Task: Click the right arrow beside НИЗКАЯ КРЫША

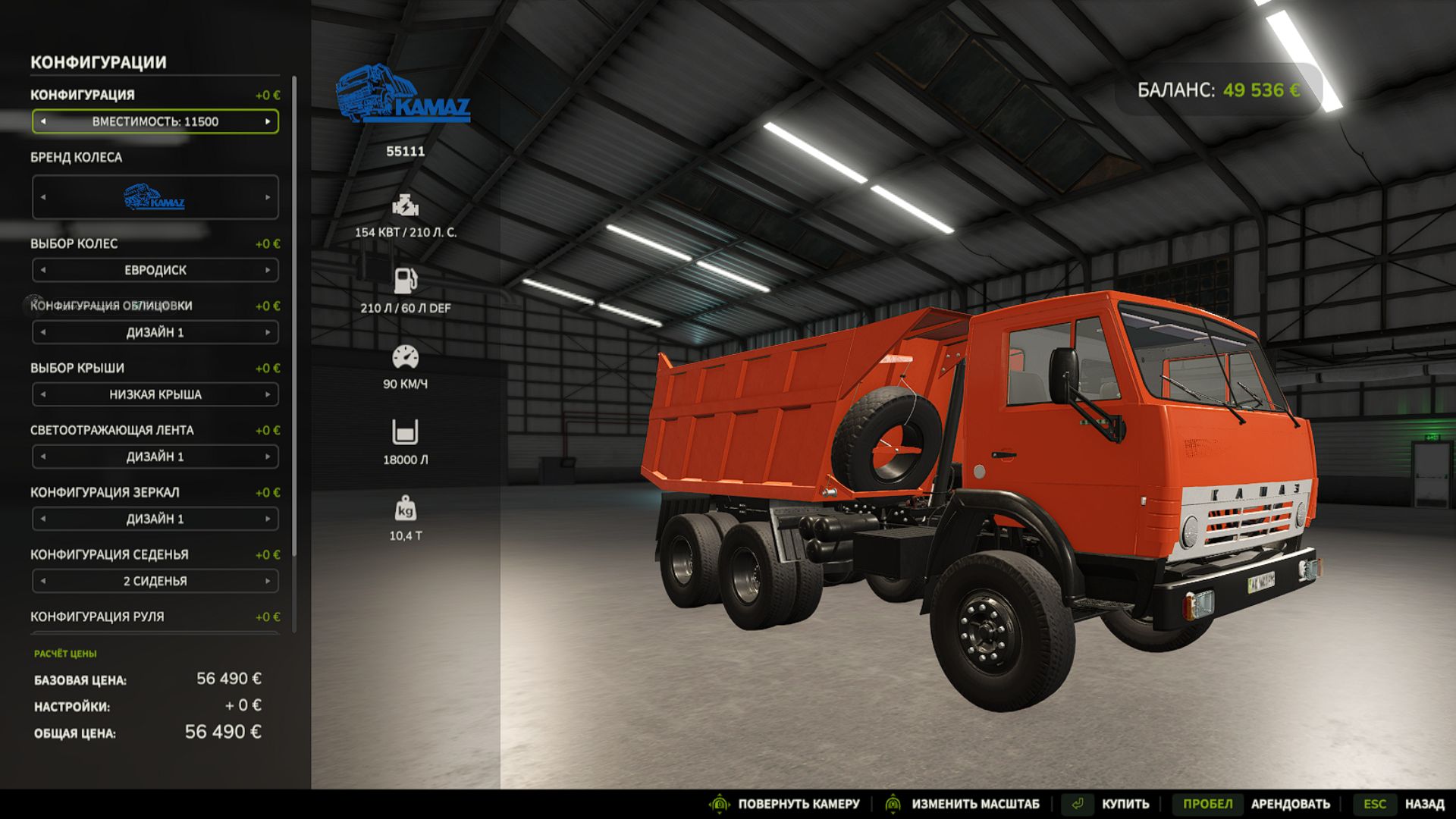Action: [267, 394]
